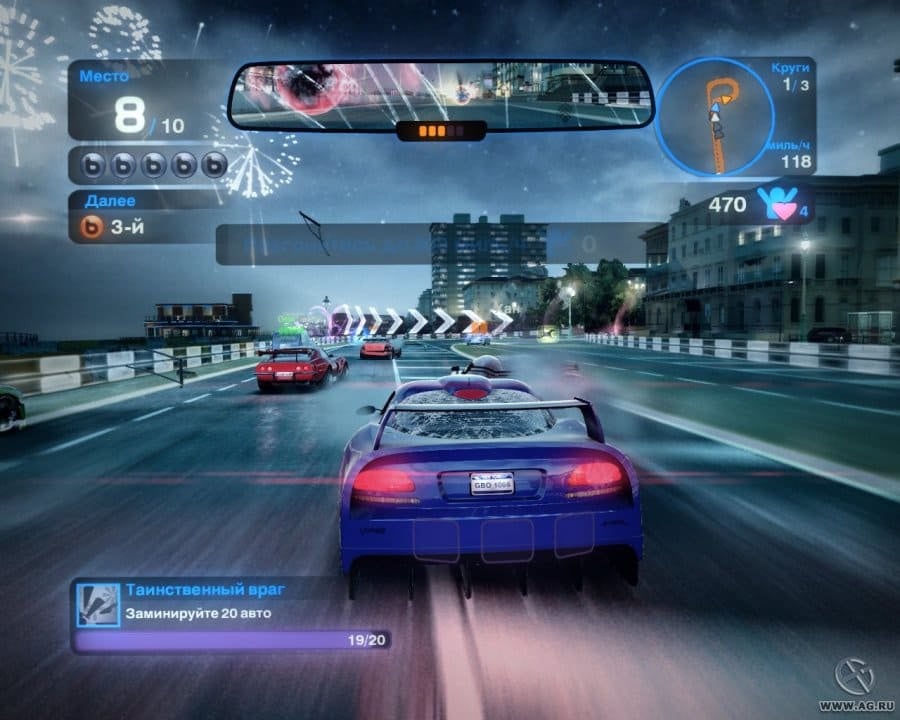Viewport: 900px width, 720px height.
Task: Click the Таинственный враг challenge icon
Action: 98,602
